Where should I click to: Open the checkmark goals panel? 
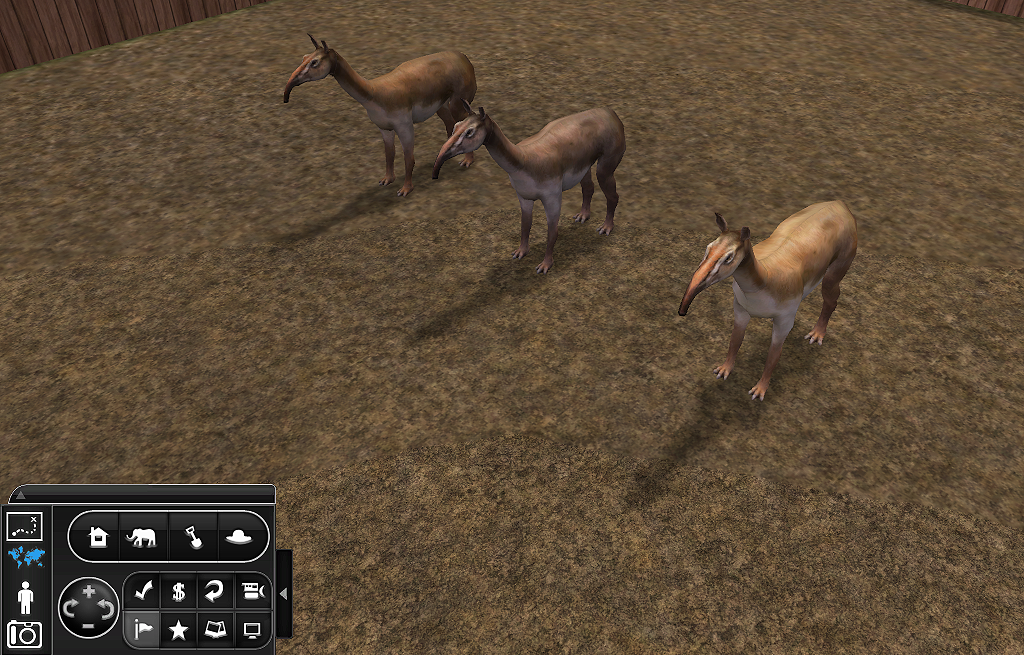[141, 592]
